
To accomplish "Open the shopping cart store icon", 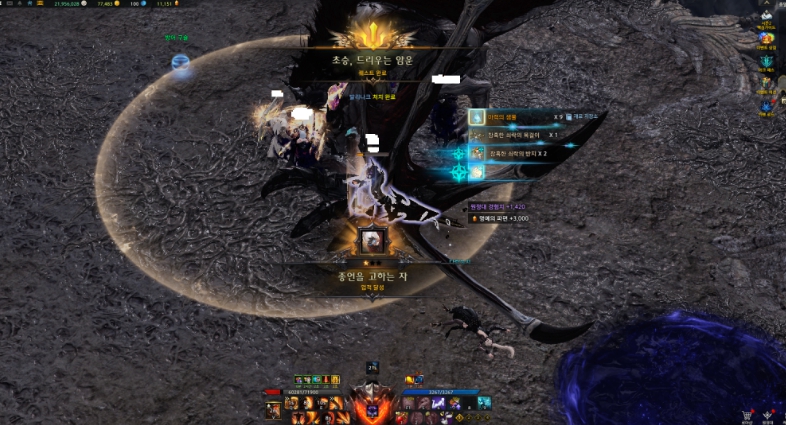I will pos(745,414).
